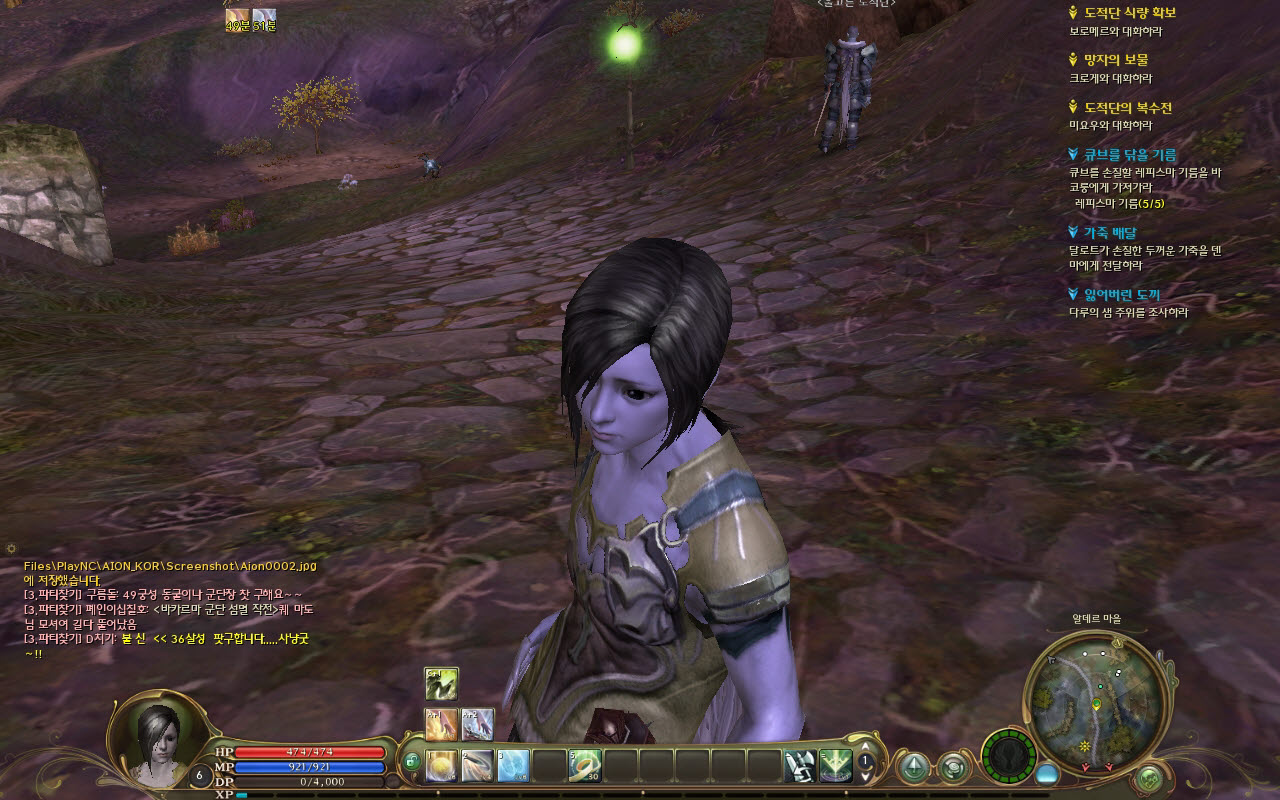The height and width of the screenshot is (800, 1280).
Task: Switch to the next quickbar page (down arrow)
Action: 866,779
